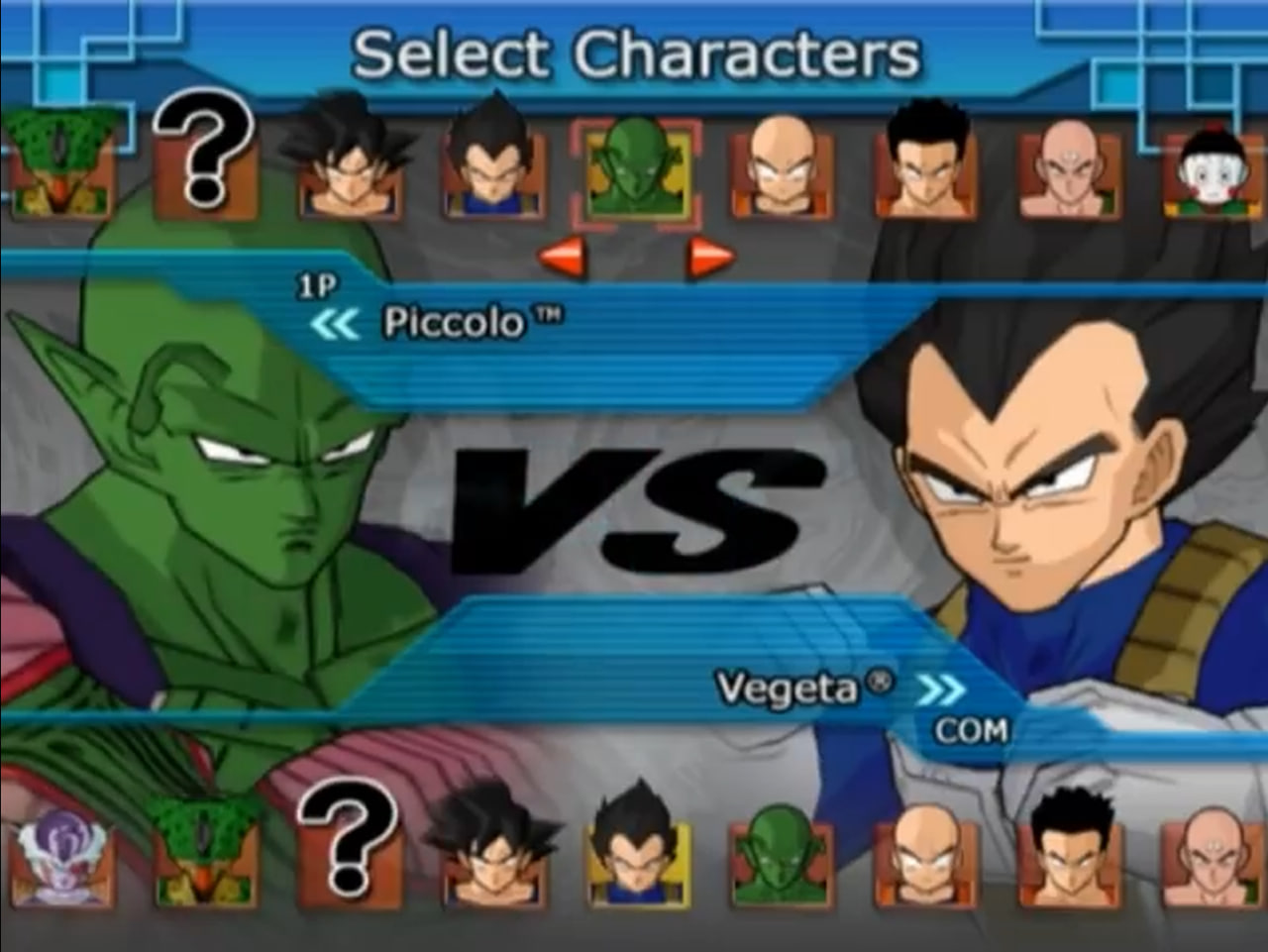
Task: Click the chevrons beside the Vegeta name
Action: click(939, 689)
